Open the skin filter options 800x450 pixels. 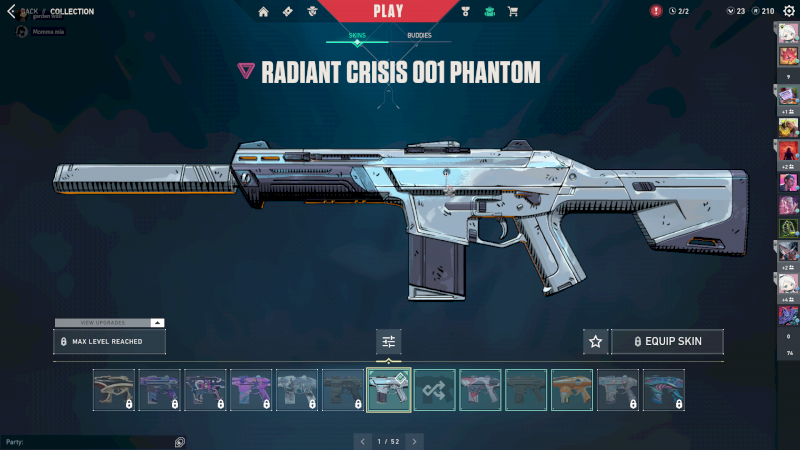(389, 342)
